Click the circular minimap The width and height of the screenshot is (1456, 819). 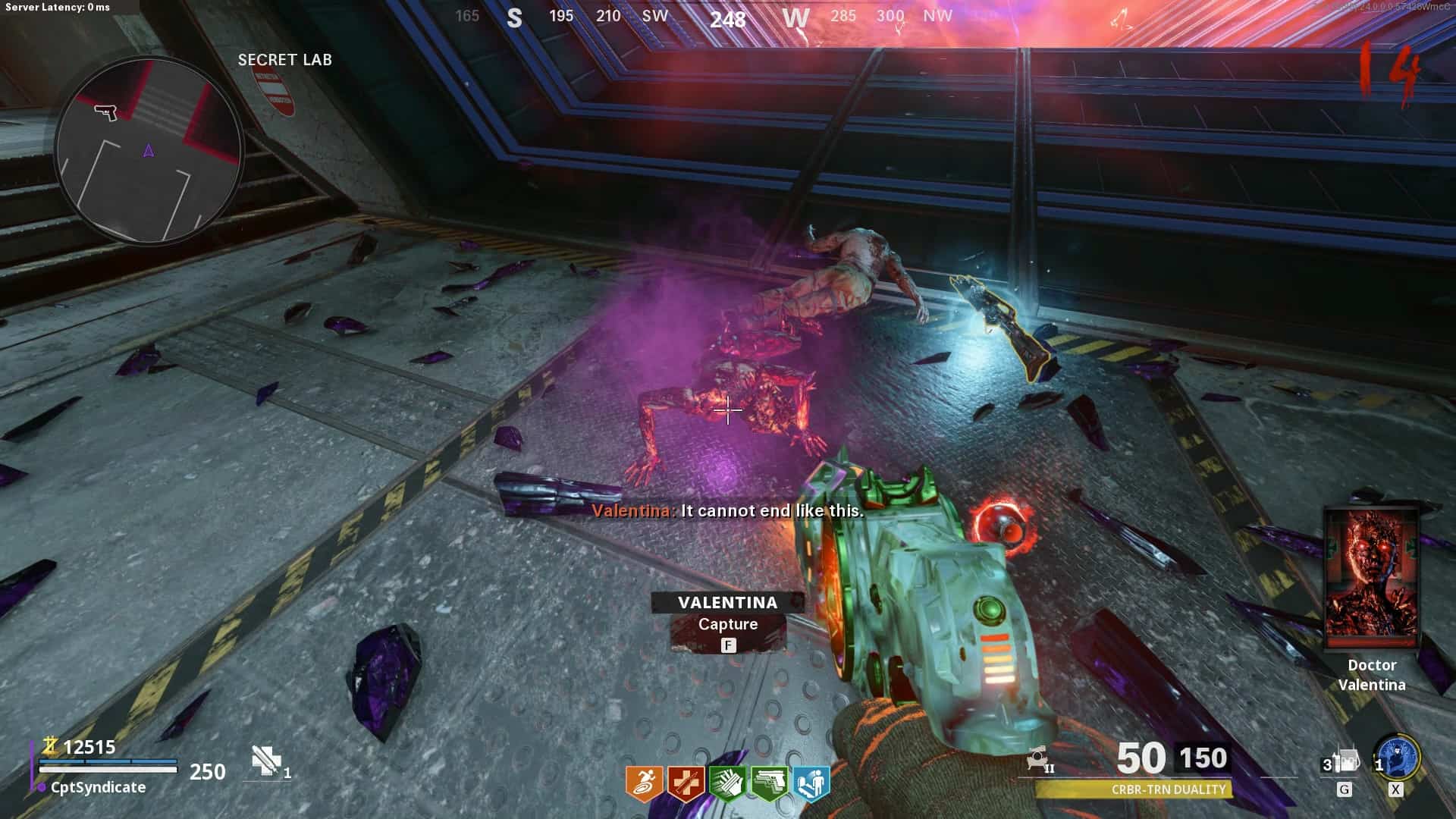[149, 150]
